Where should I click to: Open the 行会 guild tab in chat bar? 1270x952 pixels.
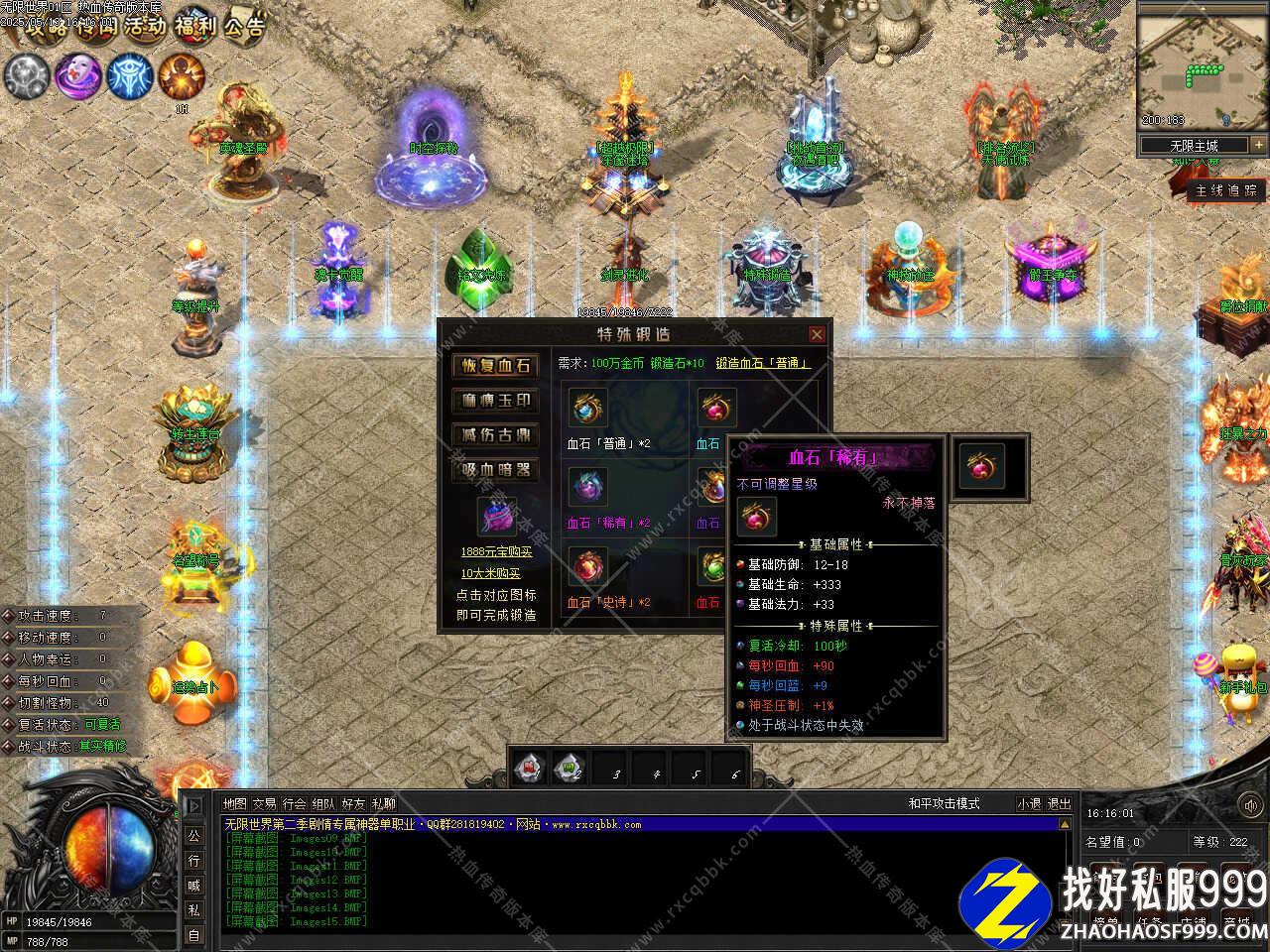pos(294,804)
